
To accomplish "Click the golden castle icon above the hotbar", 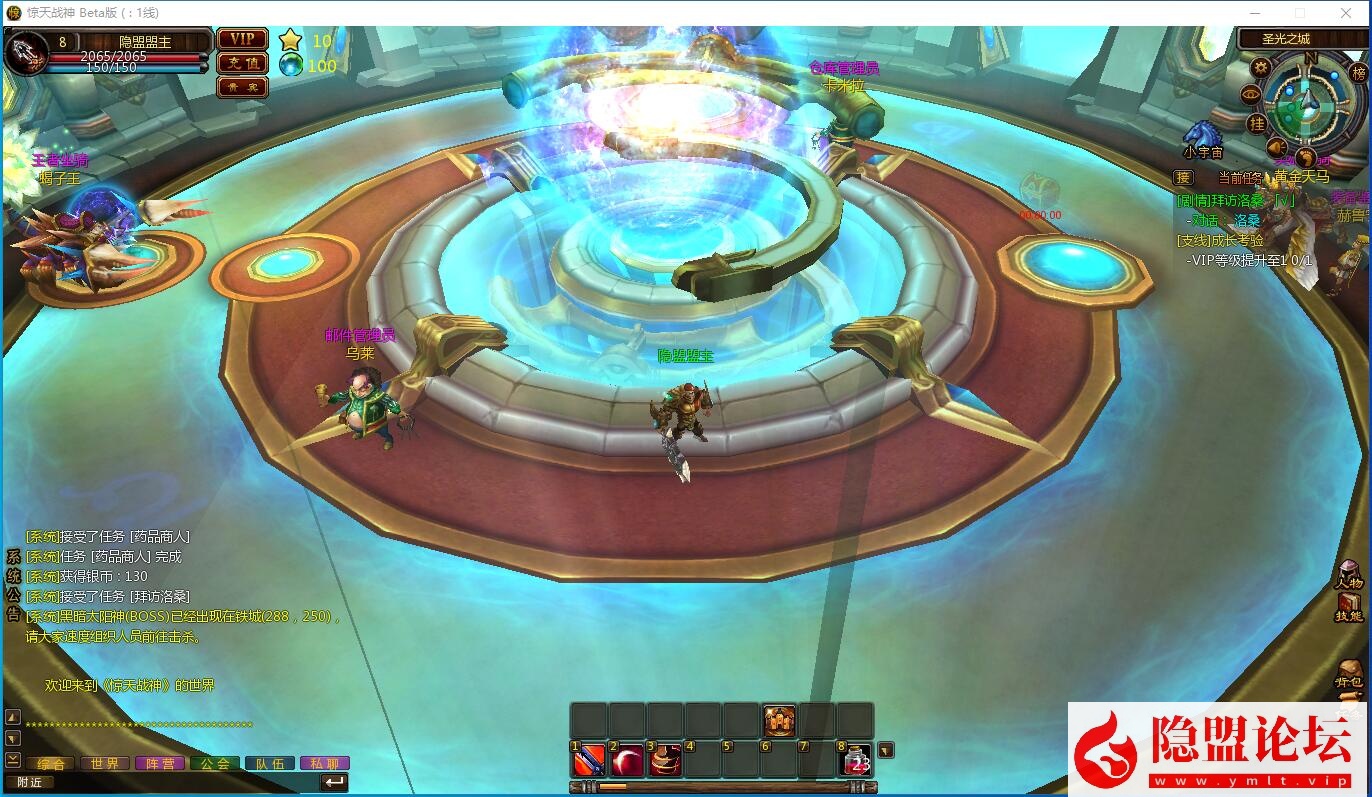I will click(x=779, y=720).
